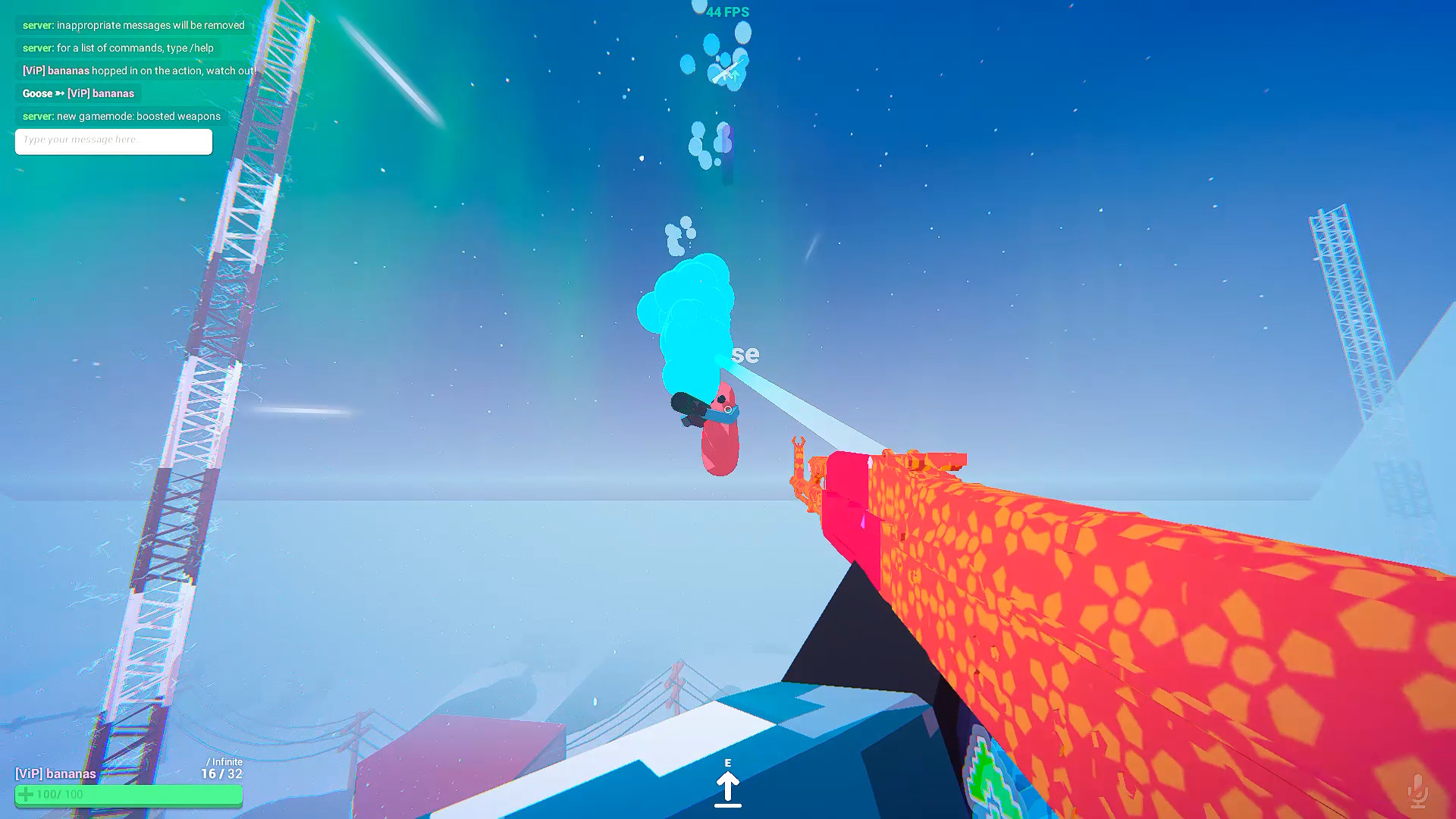Select the chat message input field
The image size is (1456, 819).
113,141
